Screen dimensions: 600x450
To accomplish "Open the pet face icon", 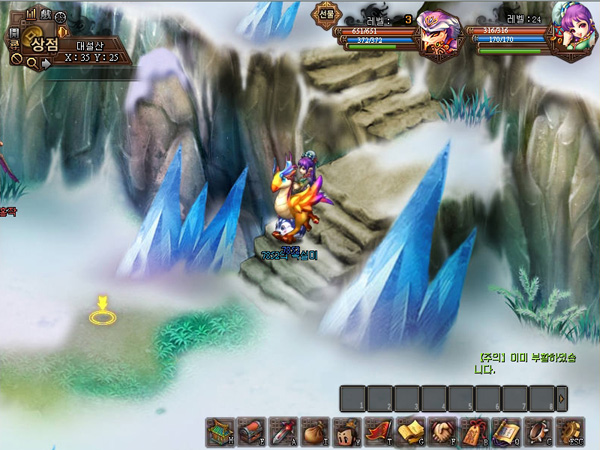I will coord(346,431).
